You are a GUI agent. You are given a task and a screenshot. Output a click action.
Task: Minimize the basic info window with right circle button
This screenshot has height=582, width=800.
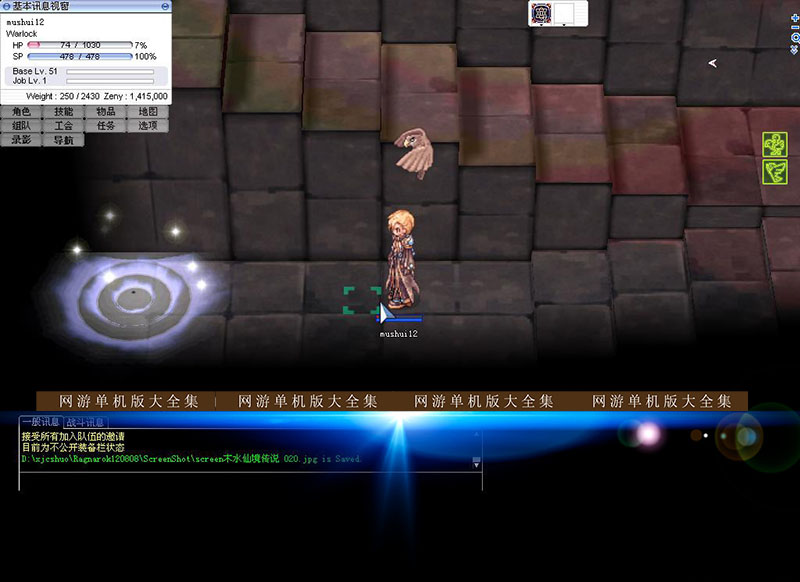coord(165,6)
